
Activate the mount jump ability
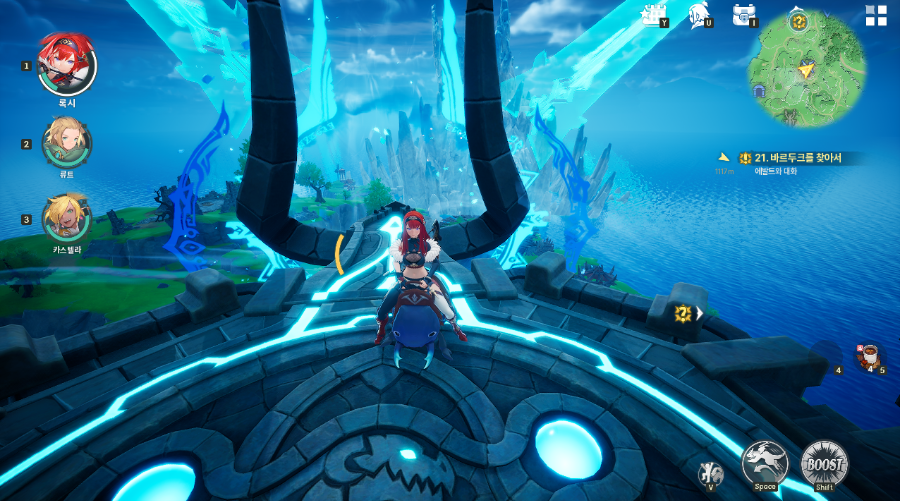tap(765, 464)
